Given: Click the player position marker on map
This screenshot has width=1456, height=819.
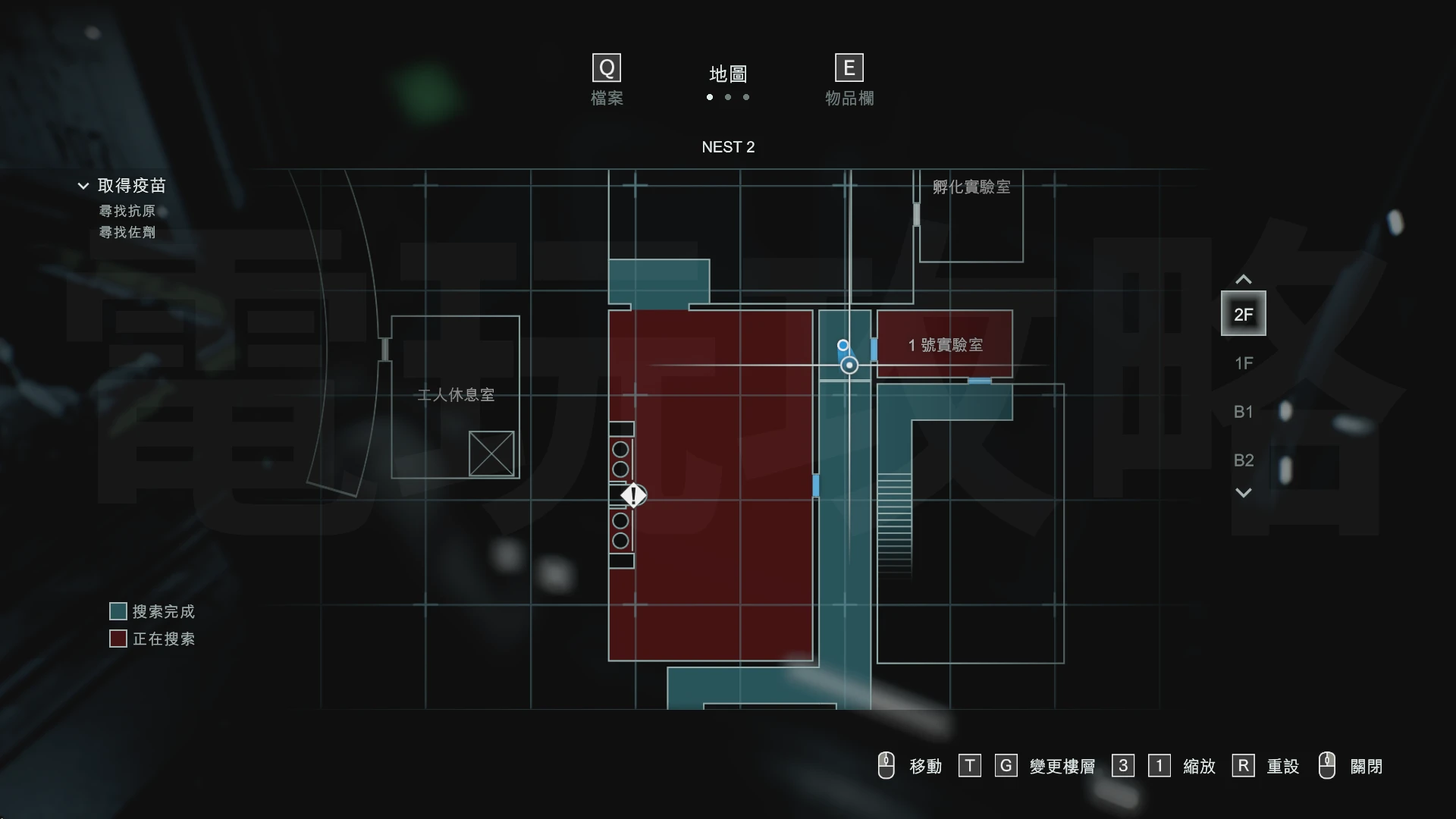Looking at the screenshot, I should coord(849,366).
